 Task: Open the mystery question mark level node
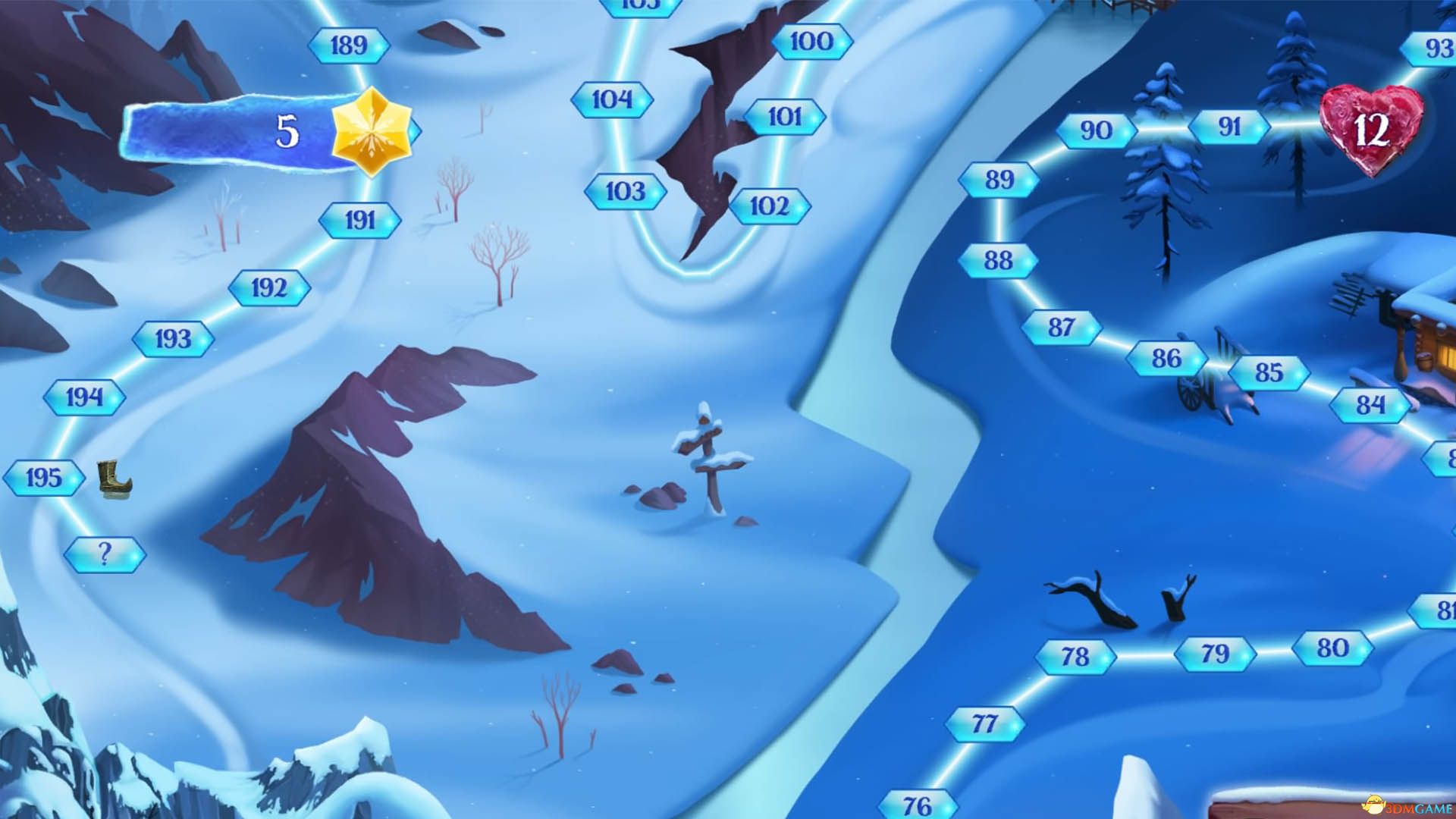point(105,553)
